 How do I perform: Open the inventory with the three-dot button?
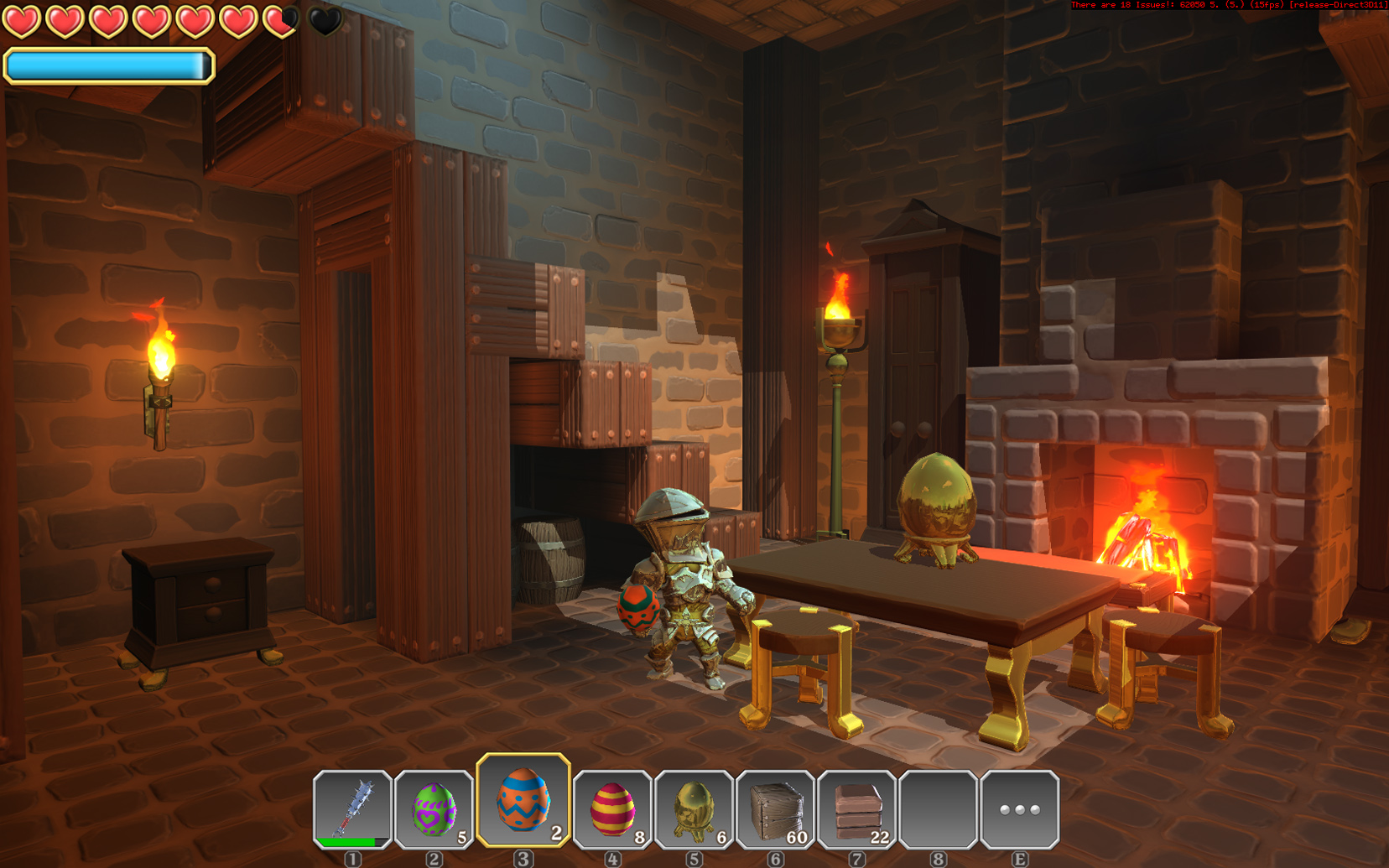click(x=1019, y=809)
